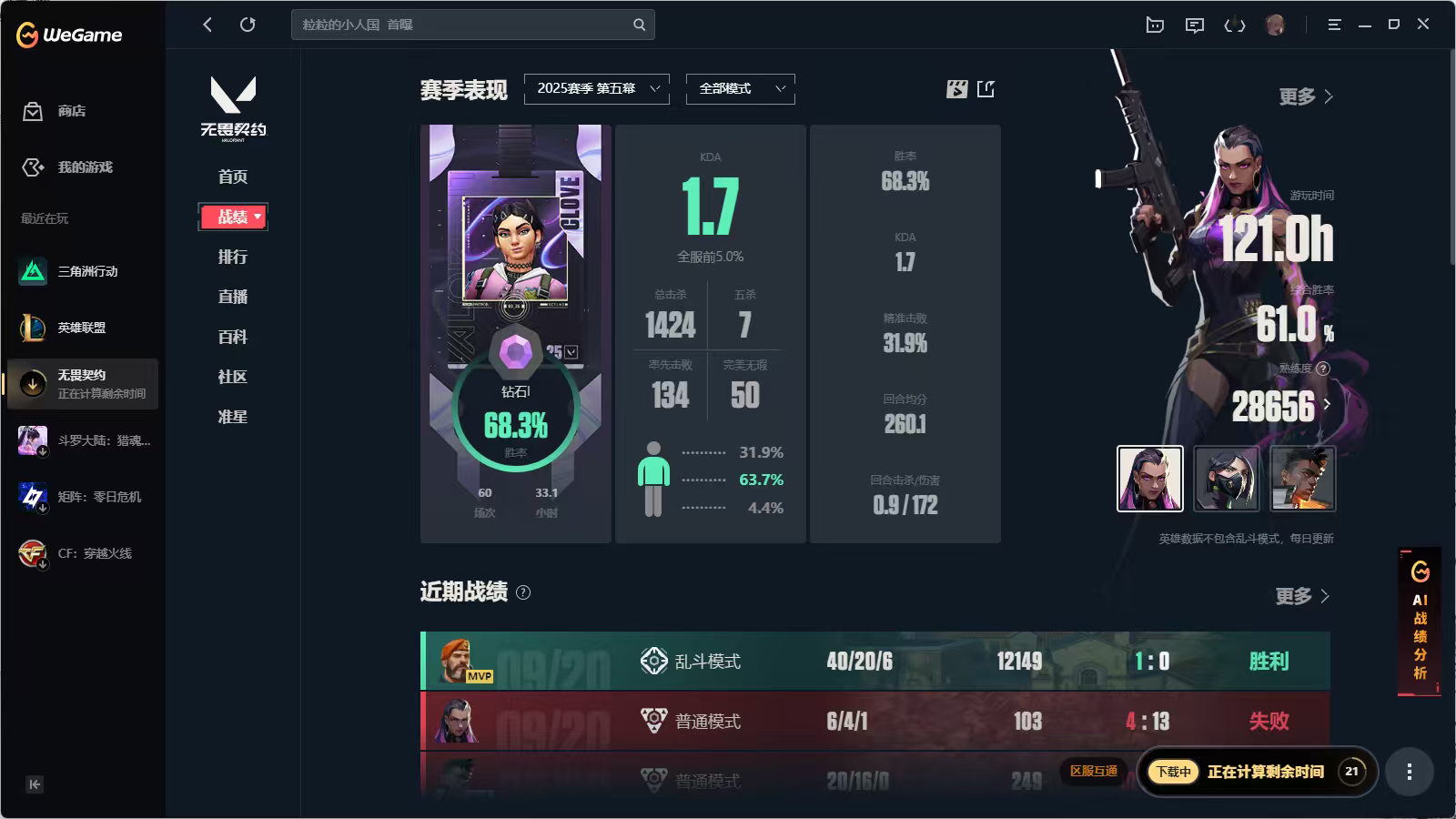Image resolution: width=1456 pixels, height=819 pixels.
Task: Switch to the 排行 ranking tab
Action: [232, 257]
